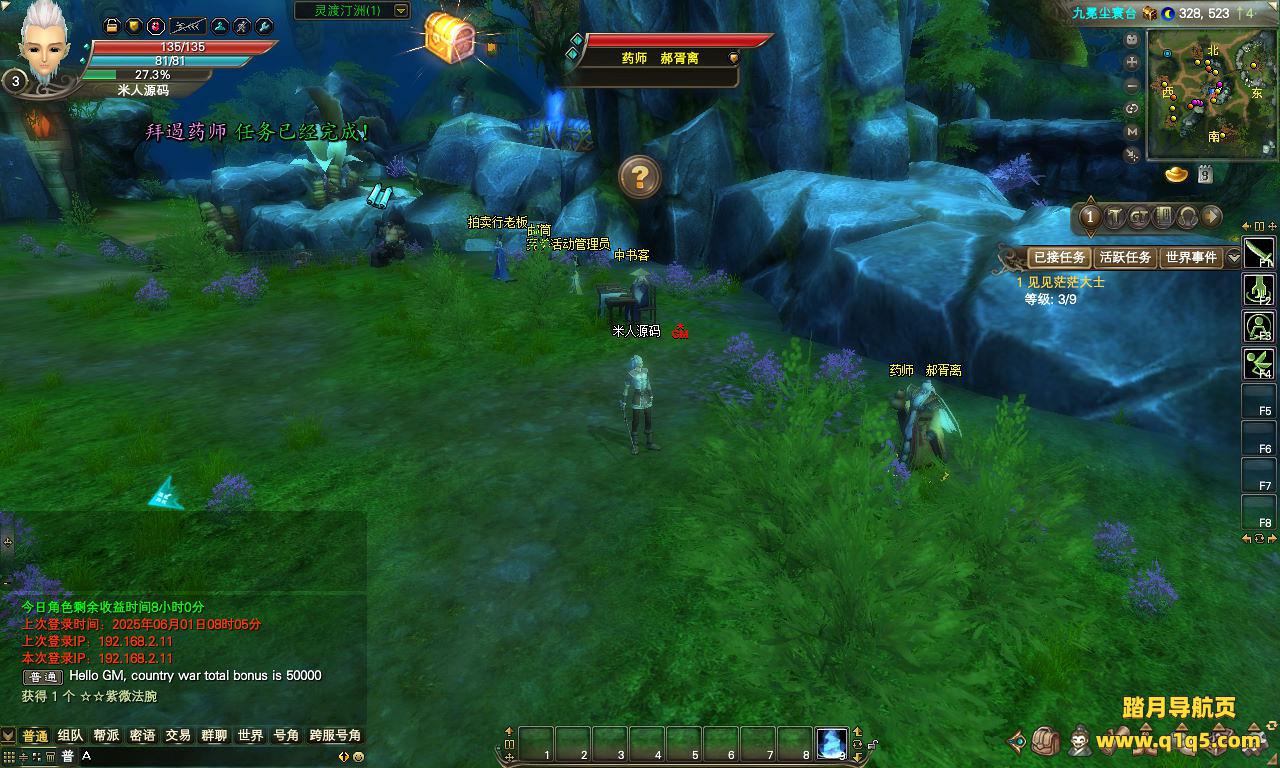Click the wrench settings icon by portrait

(x=264, y=26)
